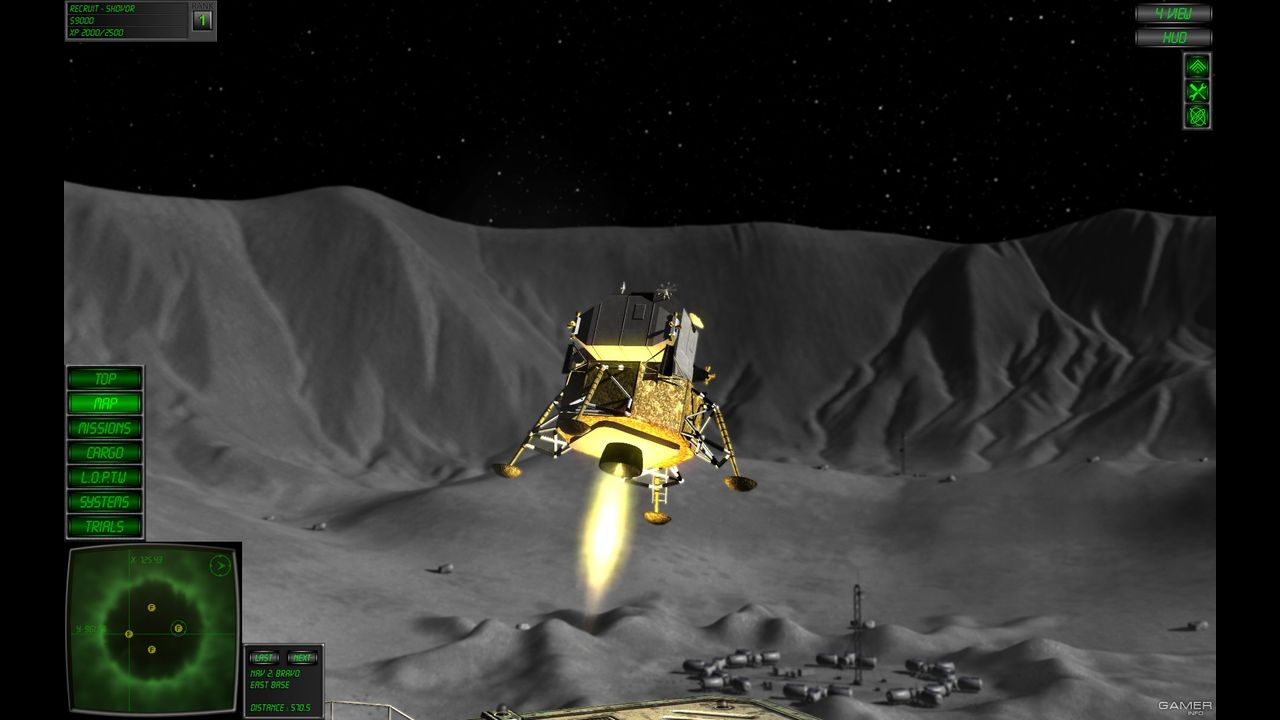Toggle the HUD button
This screenshot has height=720, width=1280.
(x=1173, y=38)
